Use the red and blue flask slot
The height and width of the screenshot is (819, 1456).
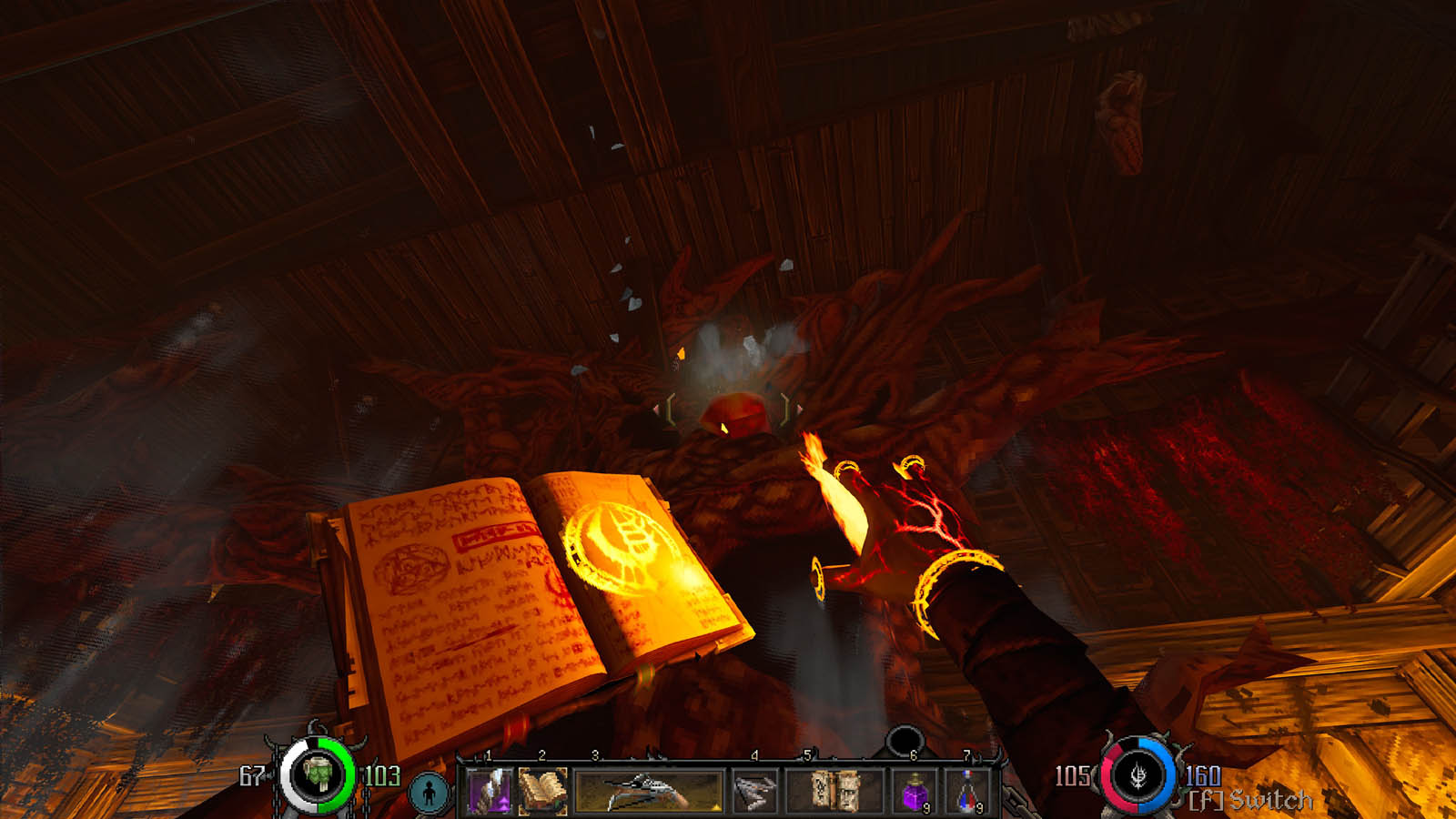click(968, 790)
